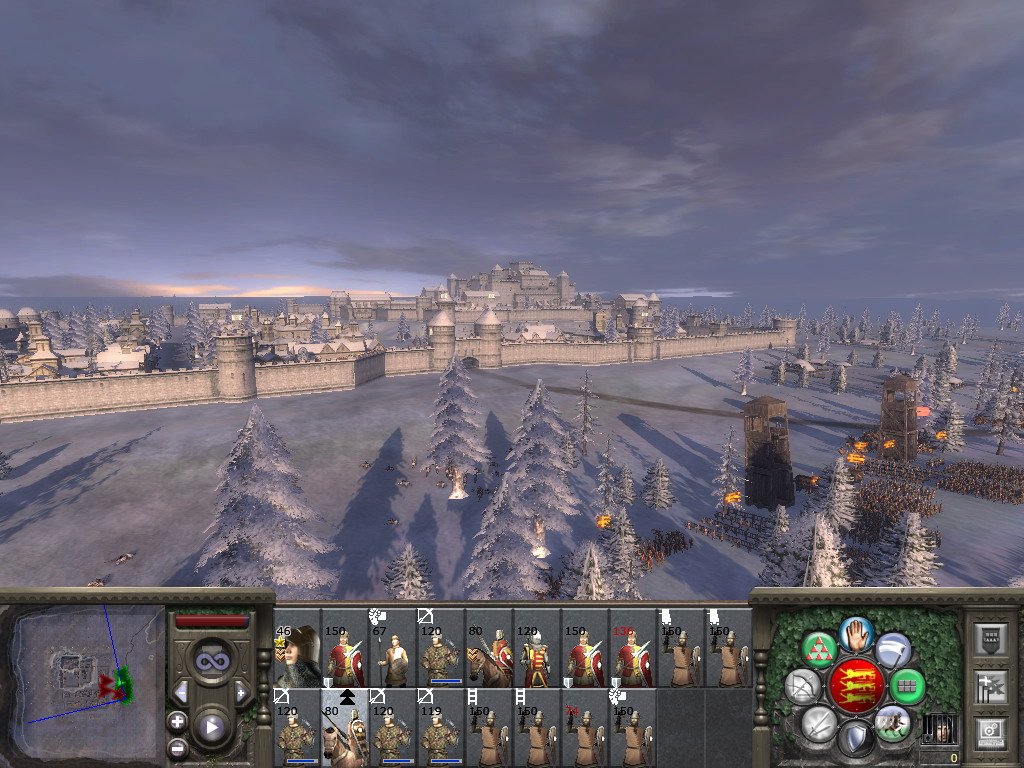
Task: Toggle the red-triangles formation button
Action: pos(820,650)
